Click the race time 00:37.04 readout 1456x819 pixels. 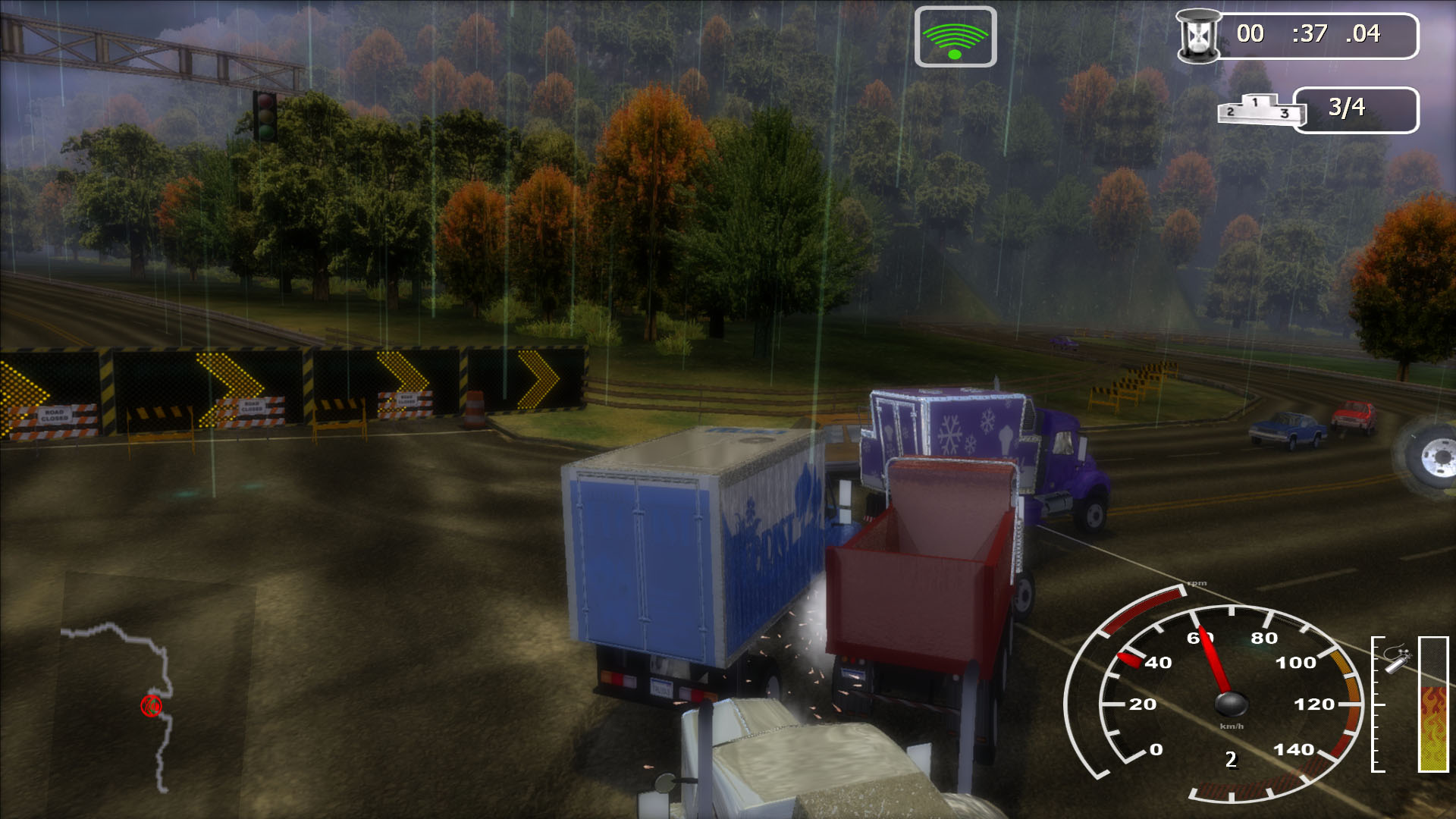[1319, 33]
